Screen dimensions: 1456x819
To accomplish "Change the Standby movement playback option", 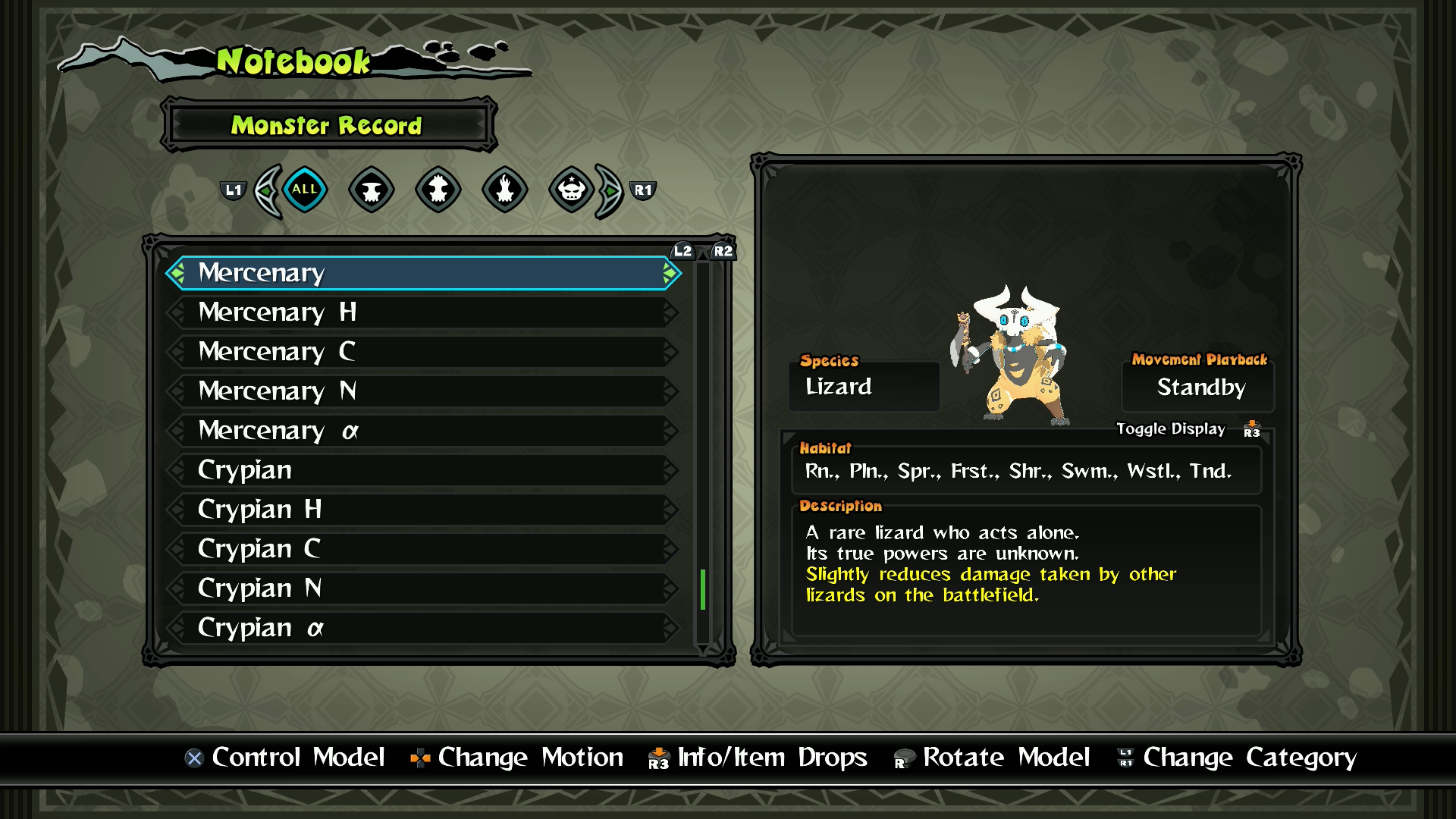I will click(1200, 388).
